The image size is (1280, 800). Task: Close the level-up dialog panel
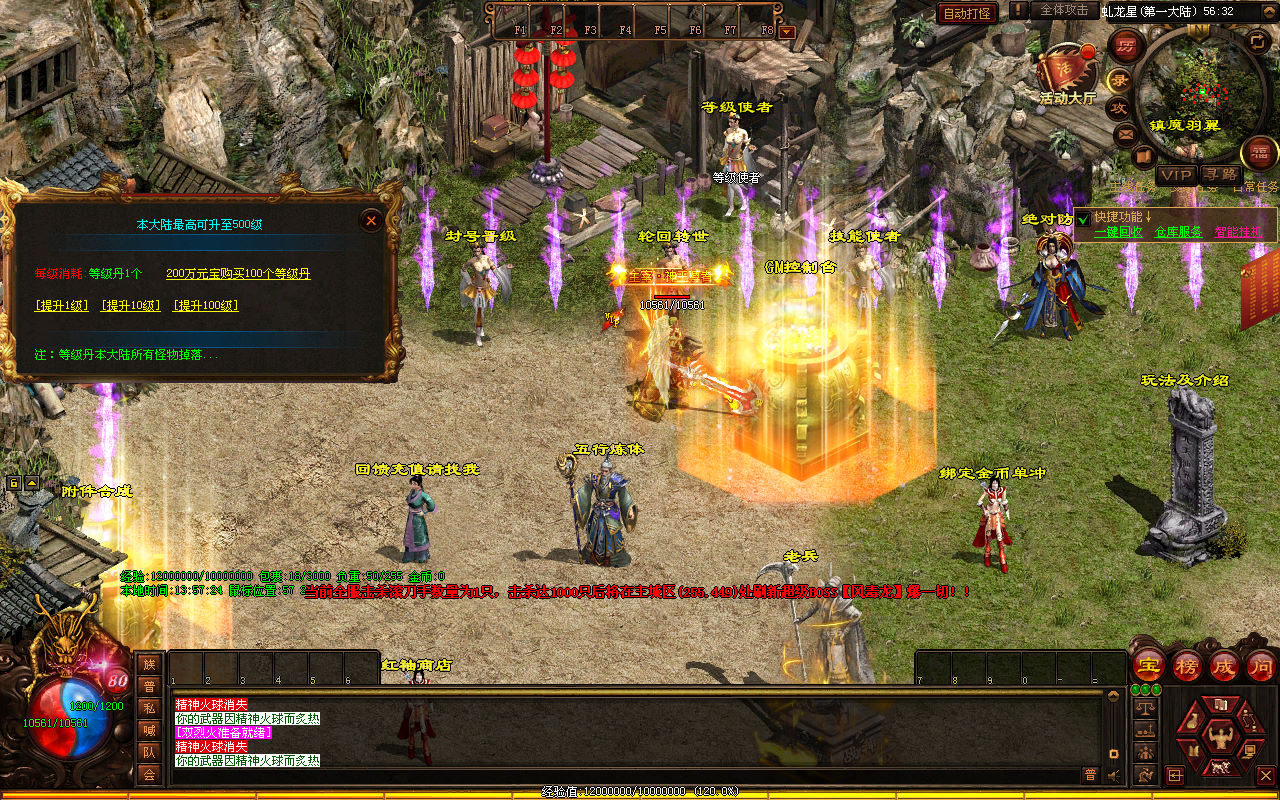(x=371, y=220)
